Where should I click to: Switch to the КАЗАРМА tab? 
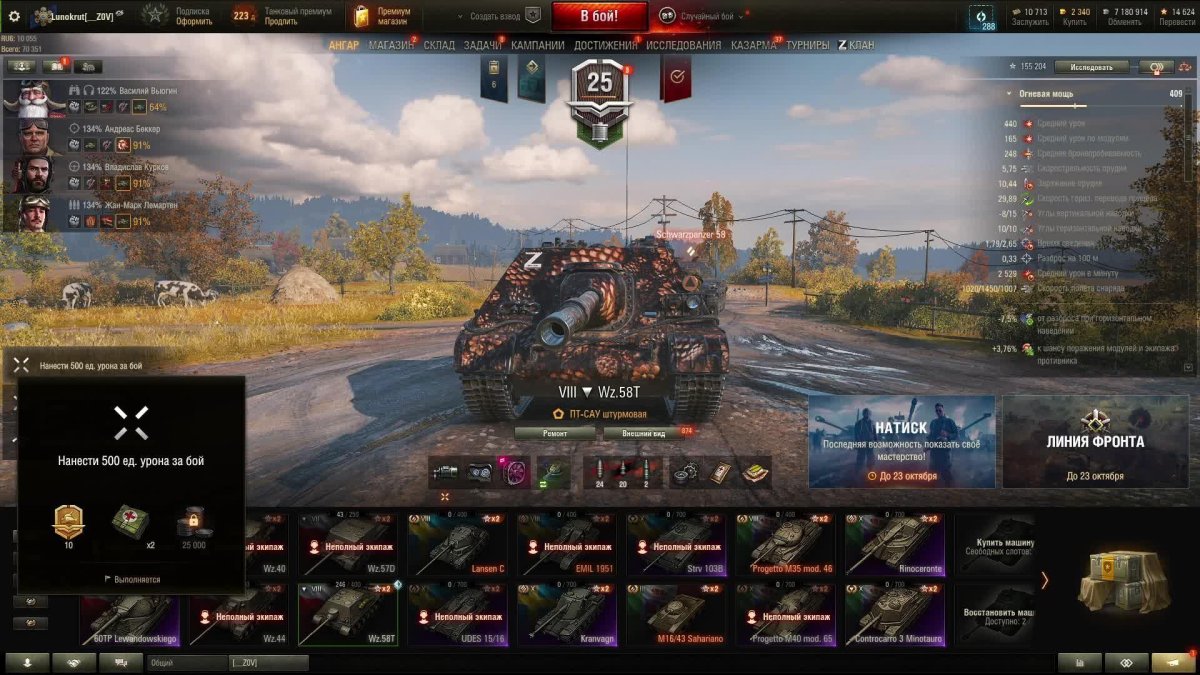[x=754, y=45]
